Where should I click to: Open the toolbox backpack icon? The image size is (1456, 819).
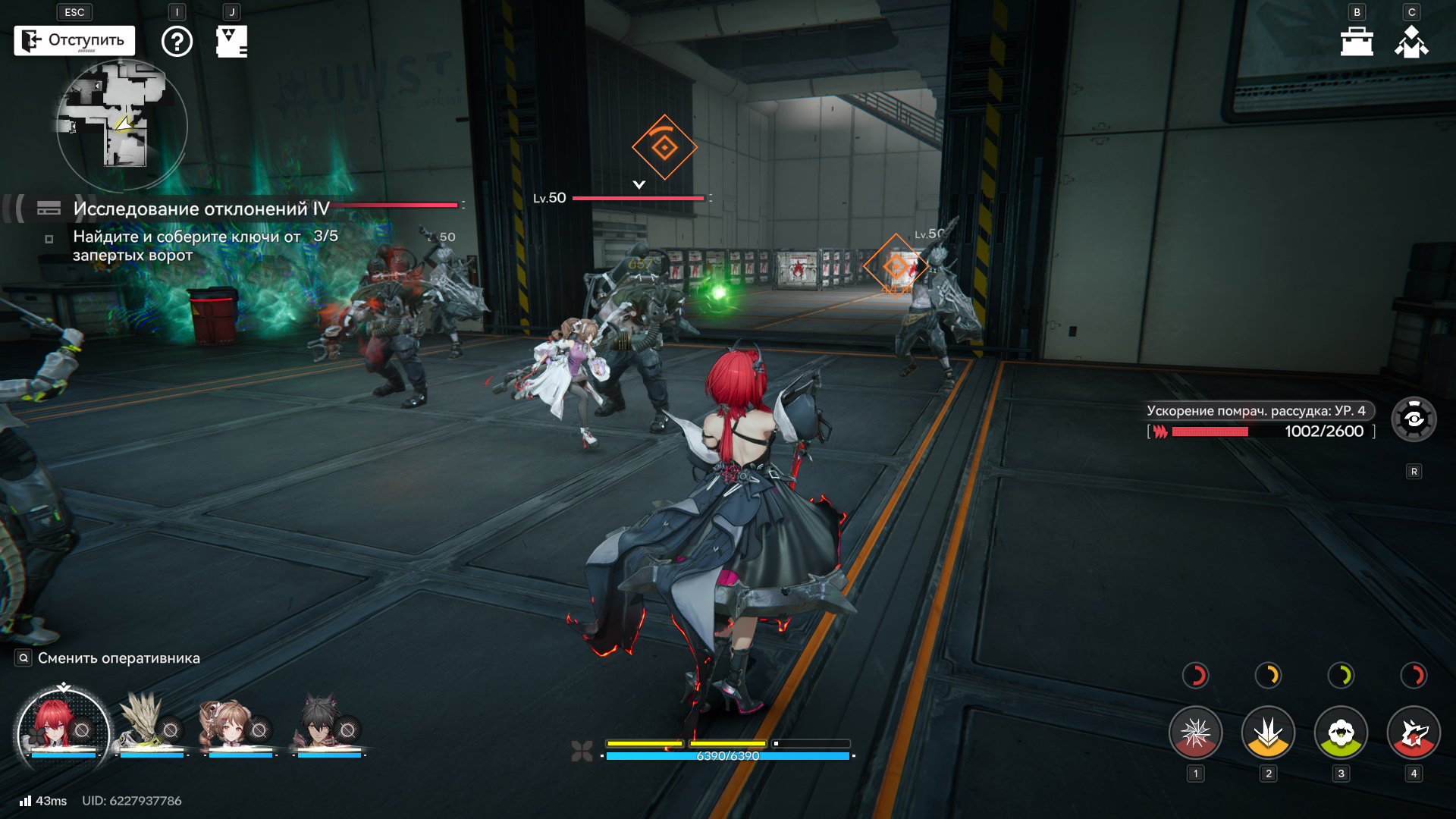click(x=1357, y=42)
